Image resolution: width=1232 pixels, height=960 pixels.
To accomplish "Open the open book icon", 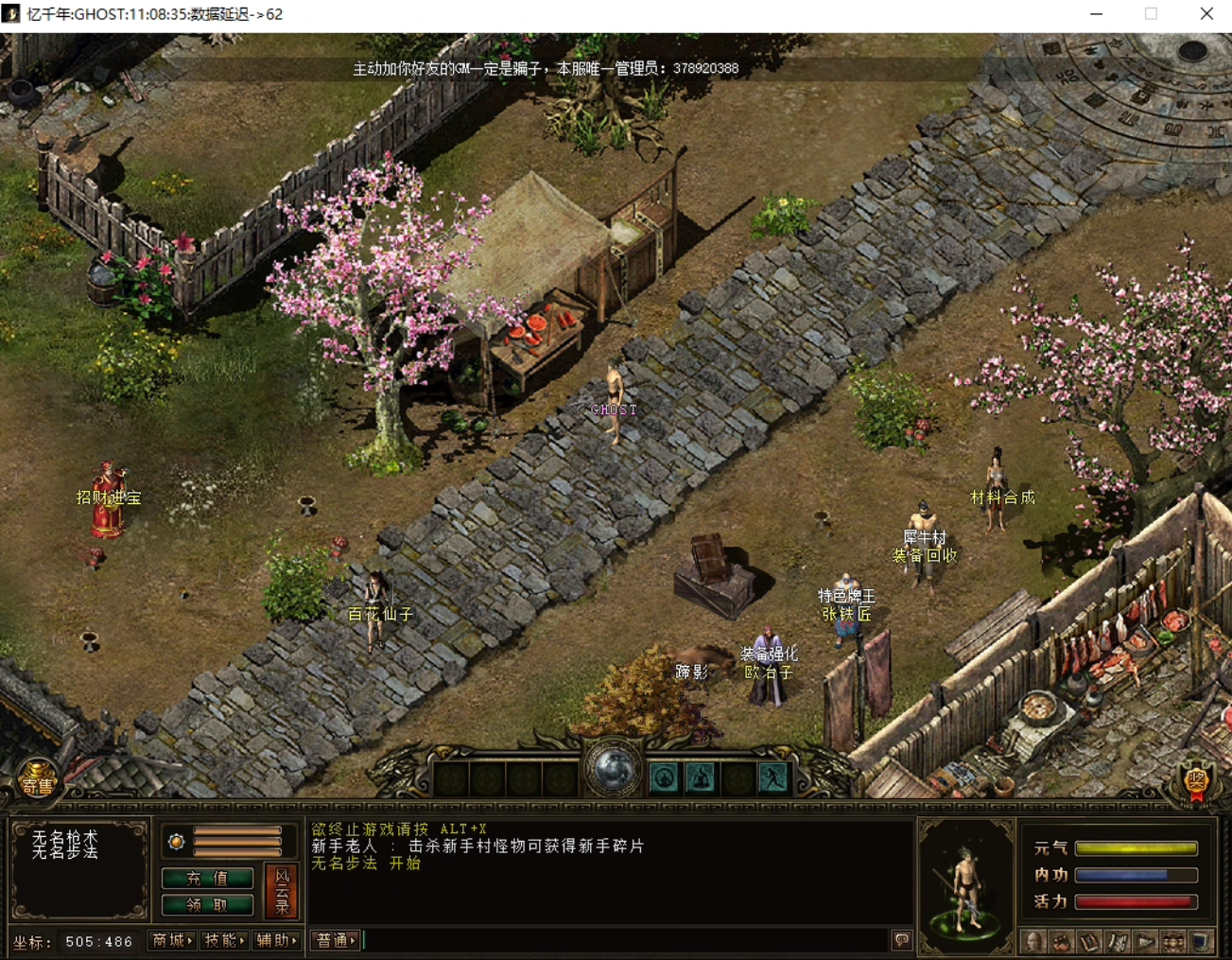I will 1090,941.
